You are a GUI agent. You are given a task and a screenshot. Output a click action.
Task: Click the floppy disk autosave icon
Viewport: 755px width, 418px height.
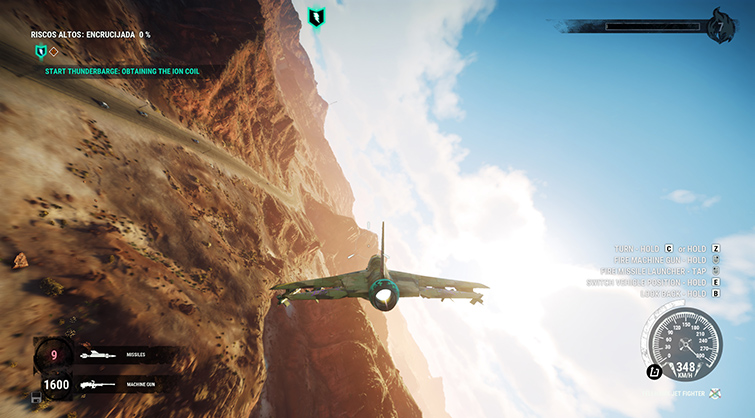(x=37, y=398)
